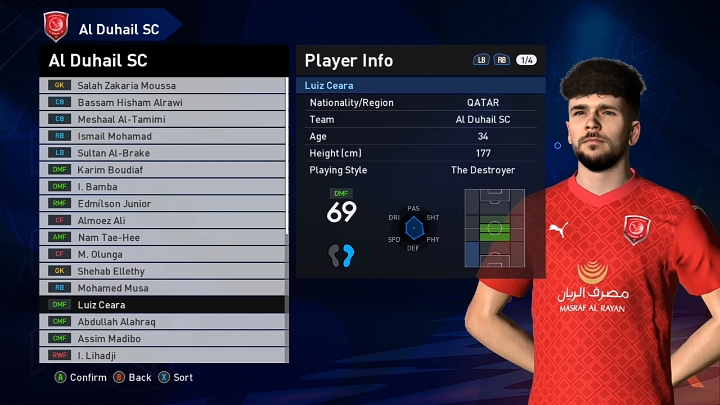Choose Bassam Hisham Alrawi player row
The image size is (720, 405).
(160, 102)
